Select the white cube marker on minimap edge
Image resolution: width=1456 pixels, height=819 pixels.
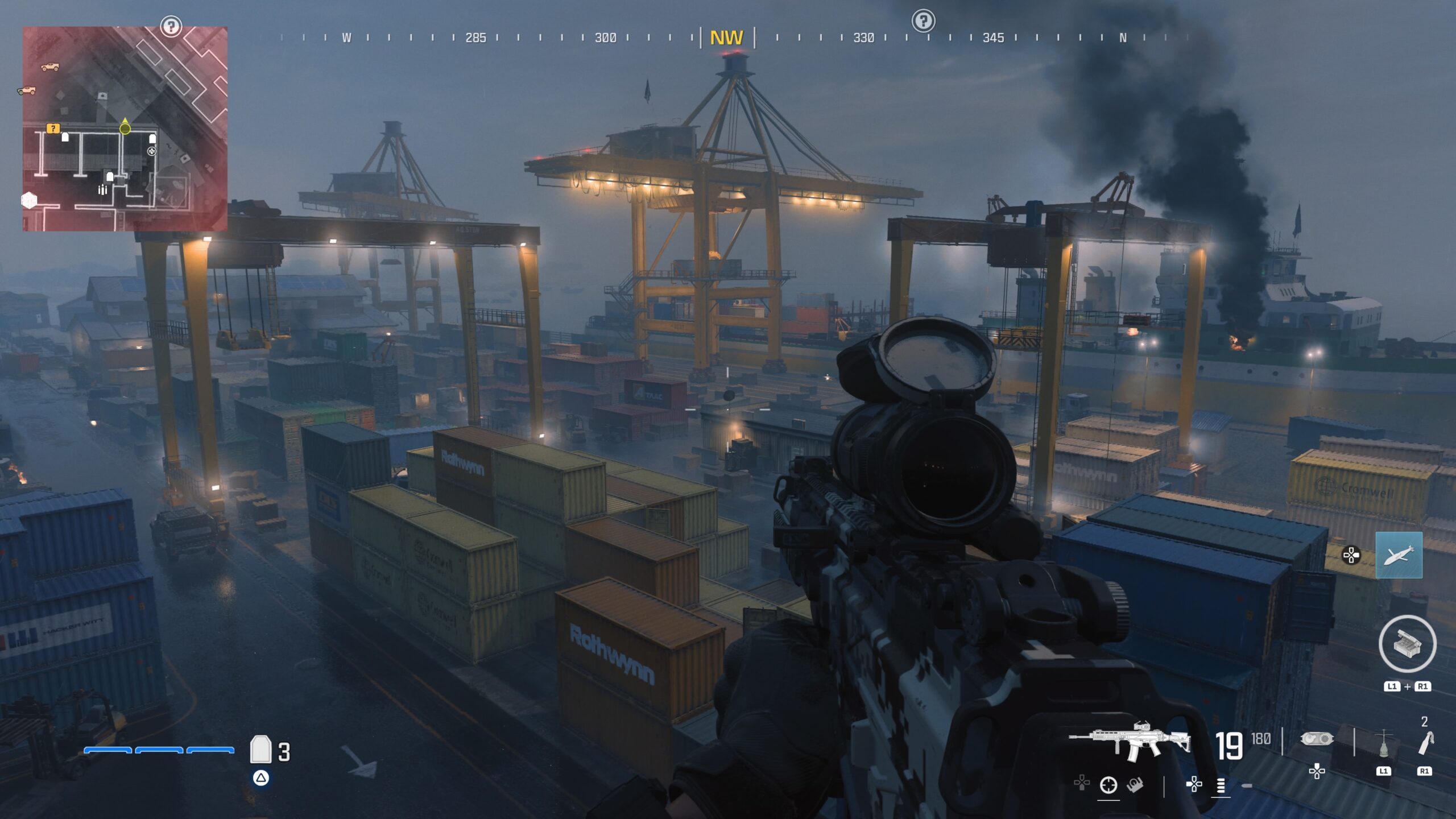tap(29, 200)
